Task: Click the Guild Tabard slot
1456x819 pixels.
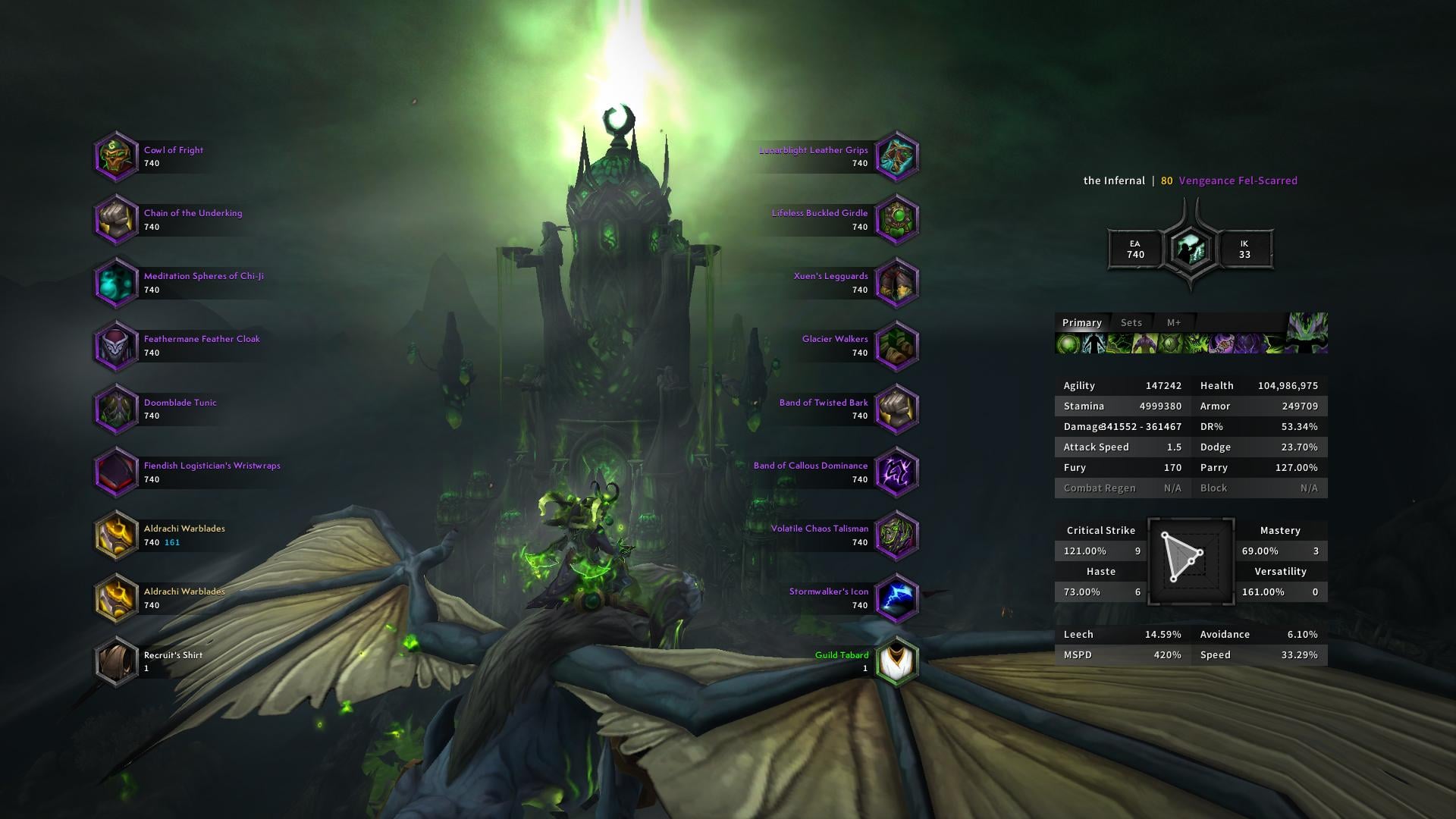Action: 896,661
